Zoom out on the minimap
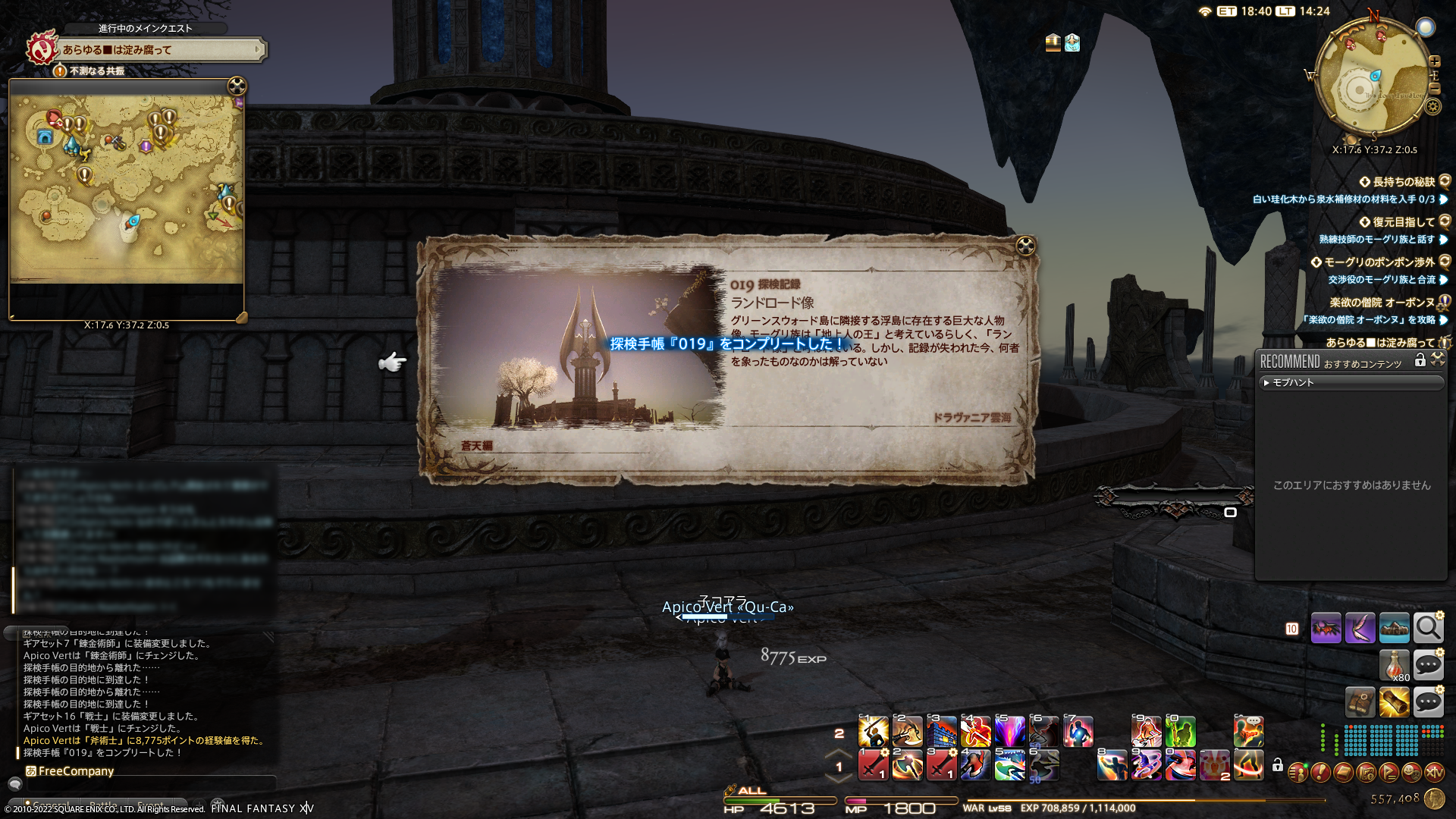The image size is (1456, 819). [x=1435, y=89]
